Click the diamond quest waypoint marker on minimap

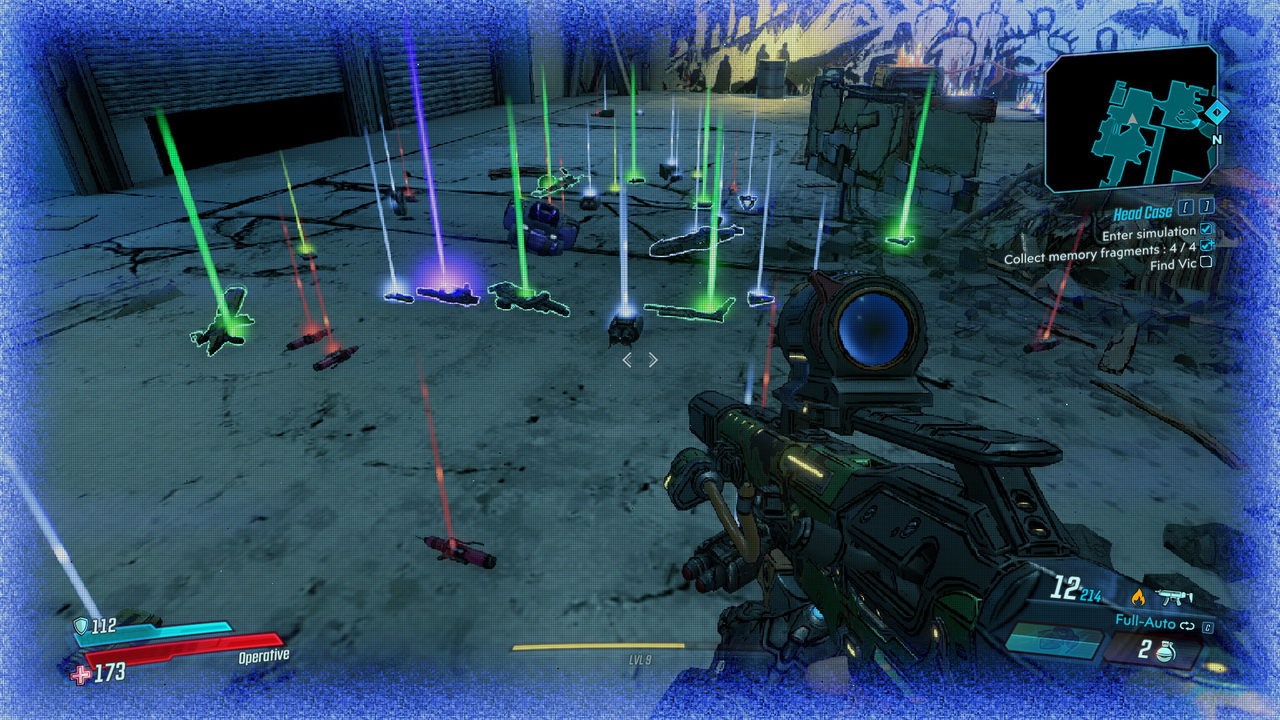1216,114
